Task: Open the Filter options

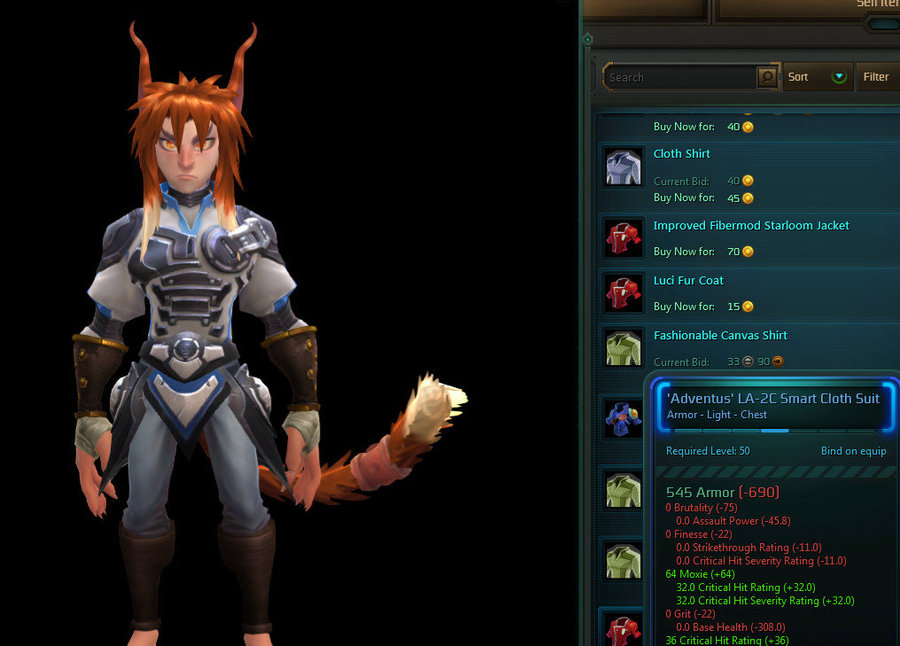Action: tap(876, 77)
